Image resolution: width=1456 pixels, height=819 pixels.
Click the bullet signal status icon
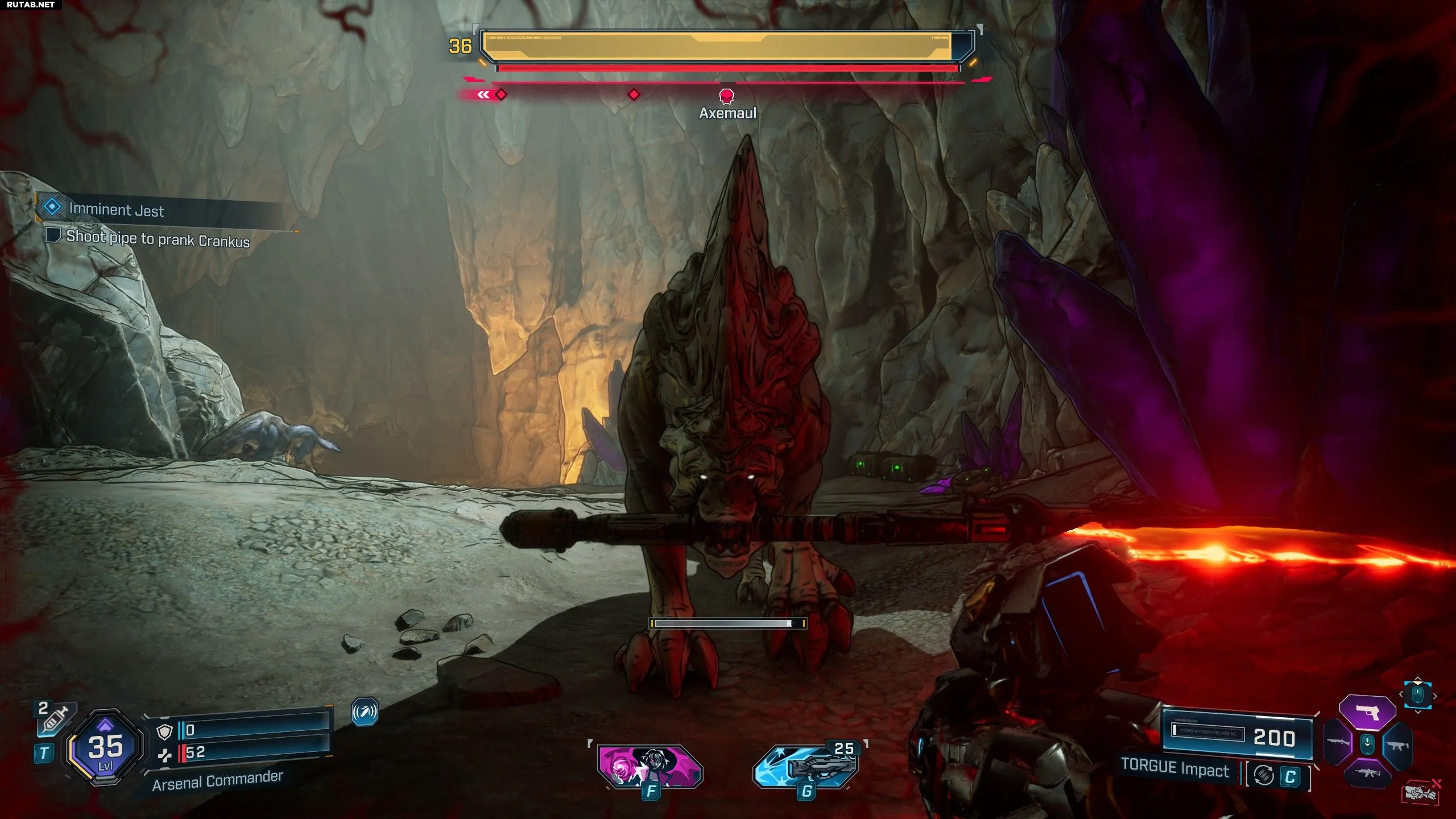365,712
